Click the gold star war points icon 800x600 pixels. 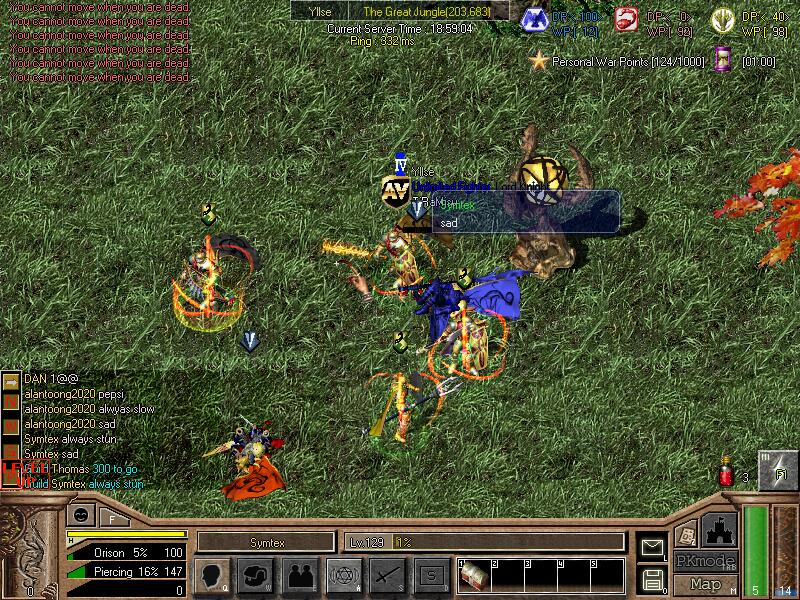tap(539, 61)
